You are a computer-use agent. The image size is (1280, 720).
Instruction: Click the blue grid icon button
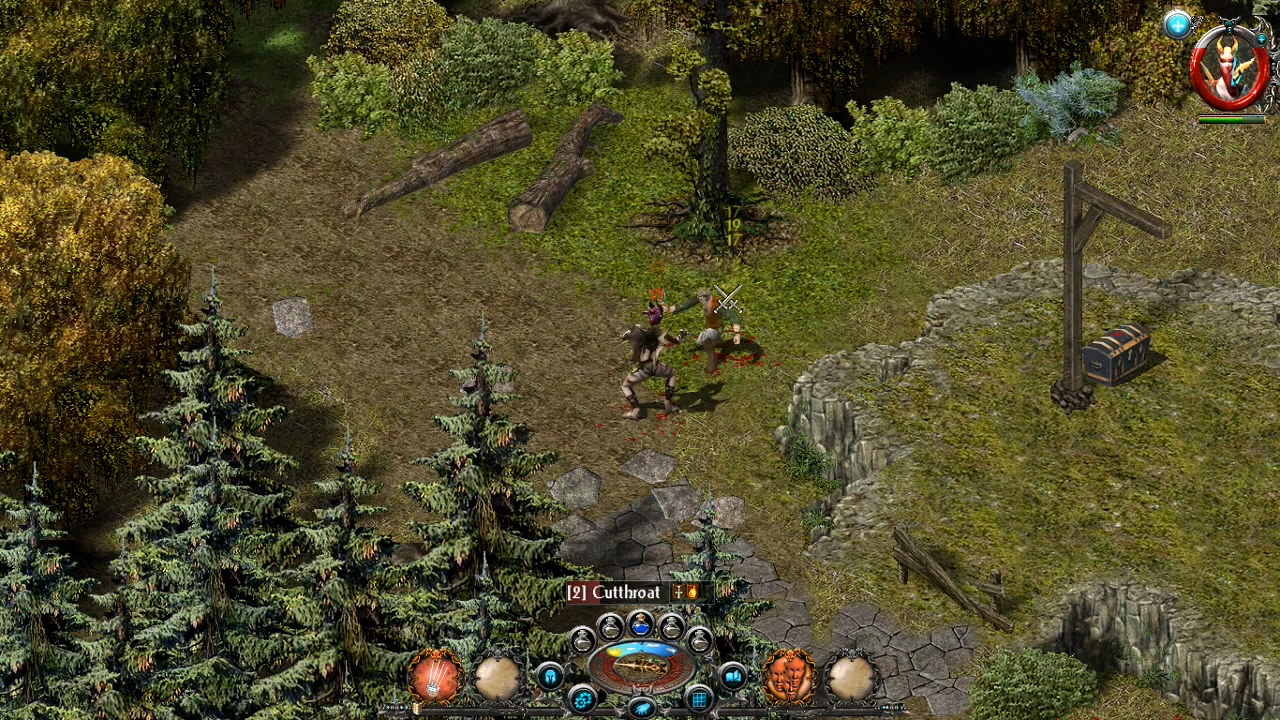coord(699,698)
